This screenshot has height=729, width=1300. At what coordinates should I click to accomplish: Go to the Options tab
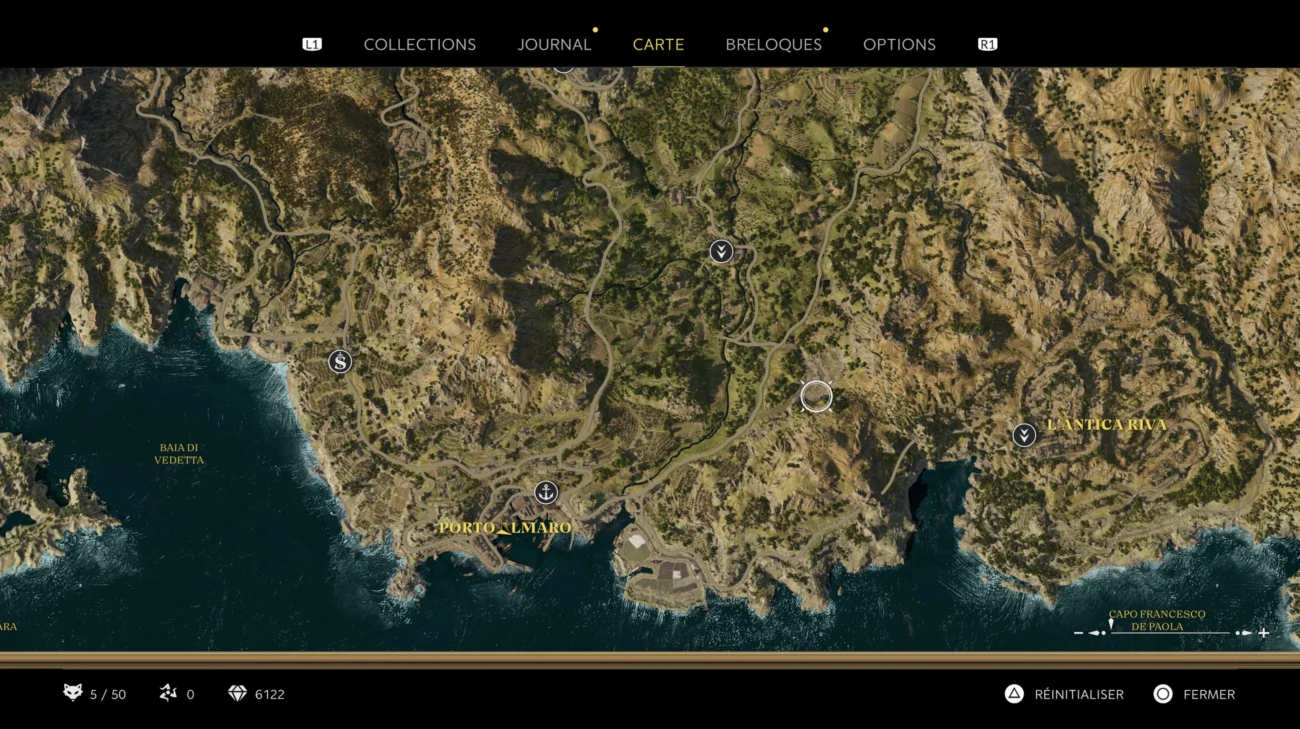tap(899, 45)
